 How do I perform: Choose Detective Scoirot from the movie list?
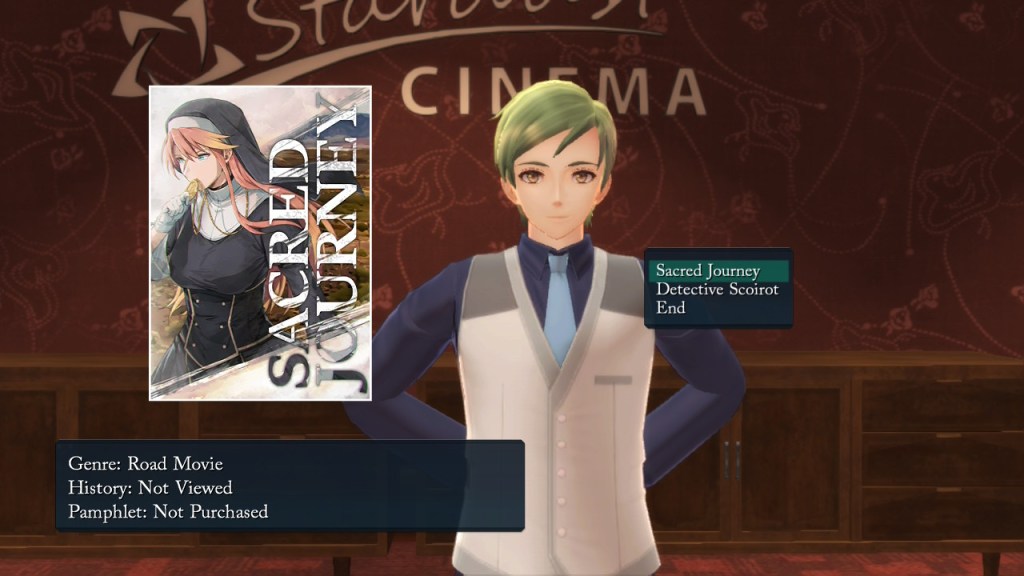[716, 289]
